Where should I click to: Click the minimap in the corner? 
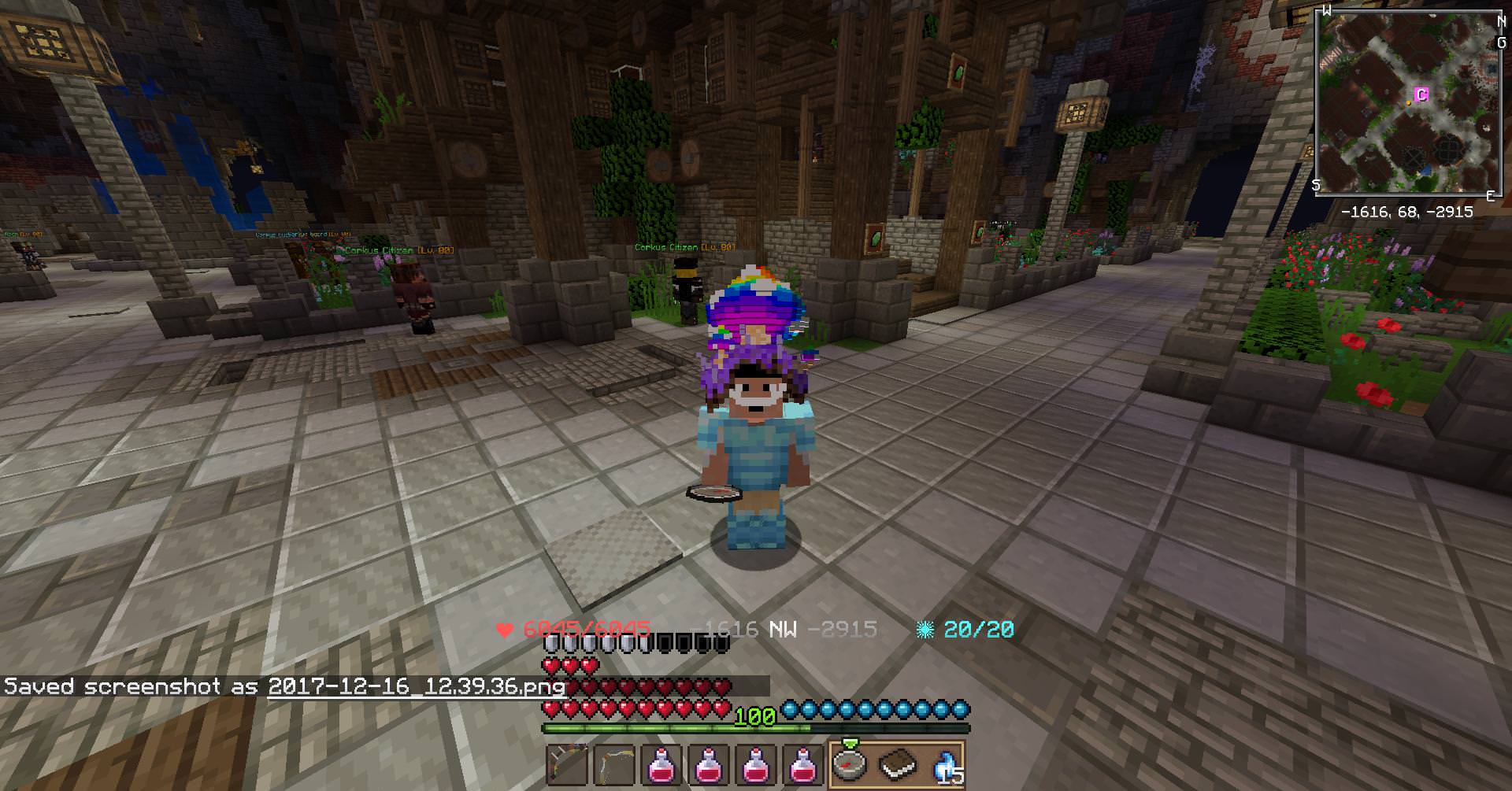coord(1406,102)
